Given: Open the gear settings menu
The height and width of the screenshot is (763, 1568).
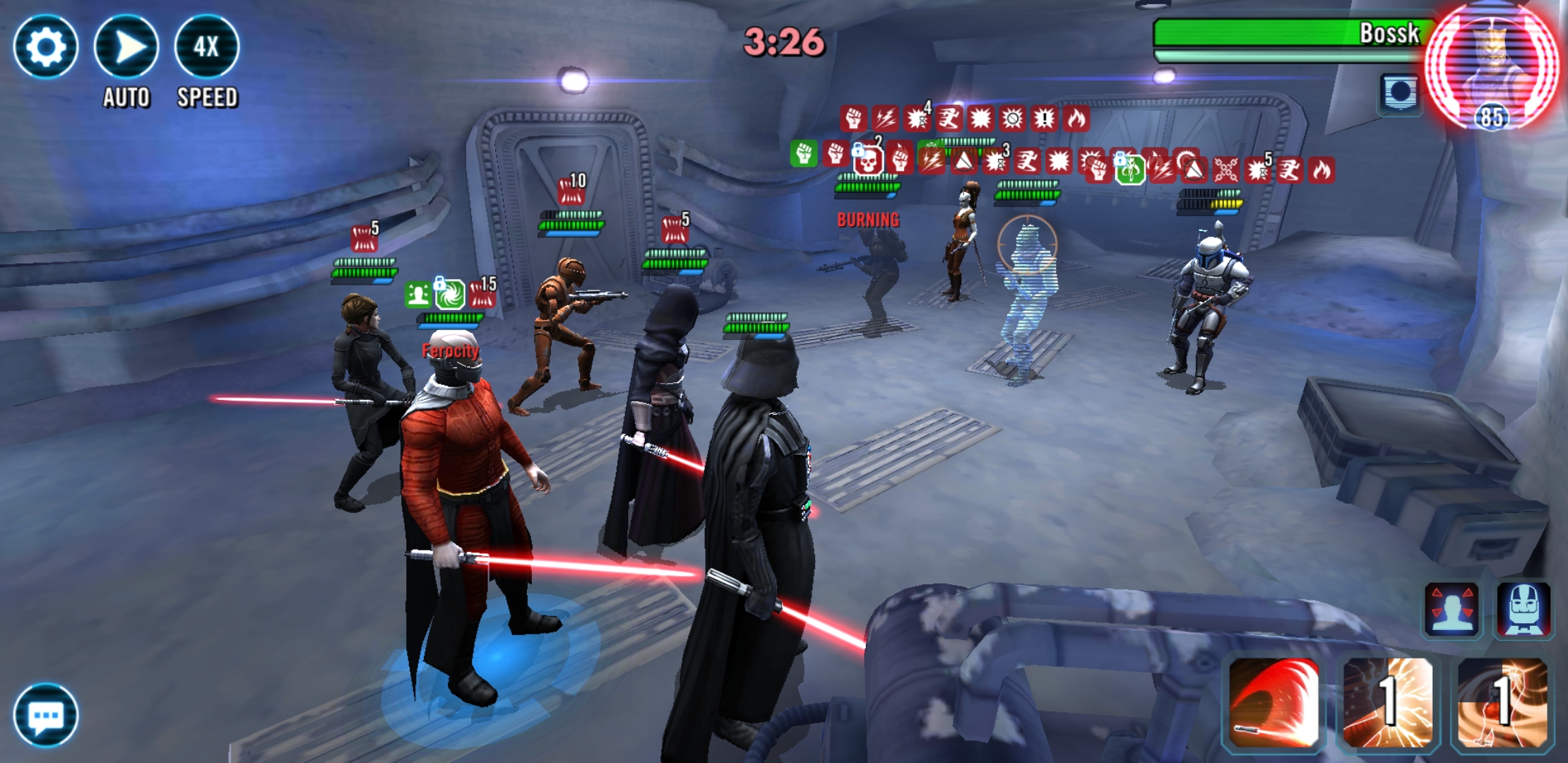Looking at the screenshot, I should [x=45, y=47].
